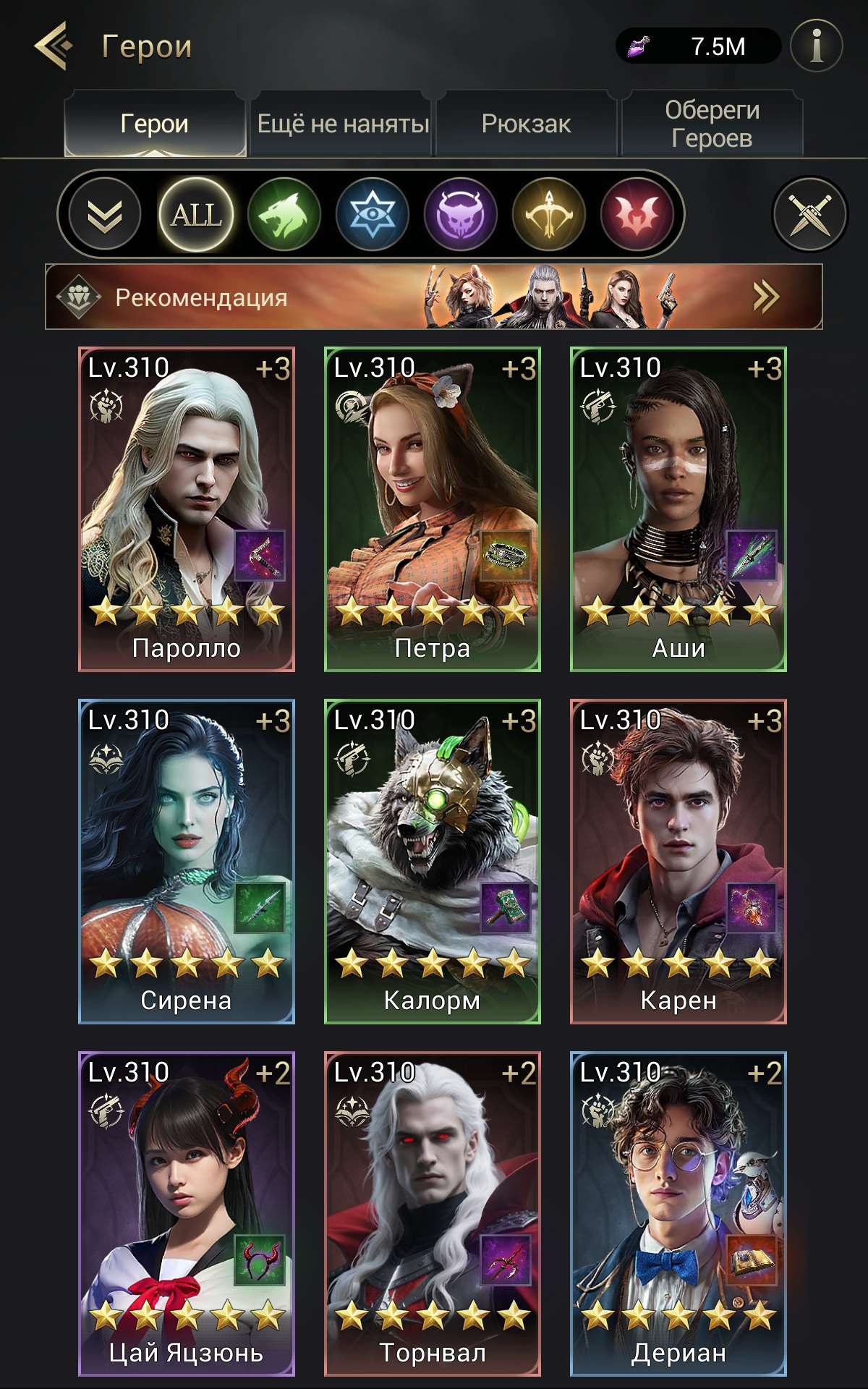Select the Герои tab
This screenshot has width=868, height=1389.
click(155, 124)
